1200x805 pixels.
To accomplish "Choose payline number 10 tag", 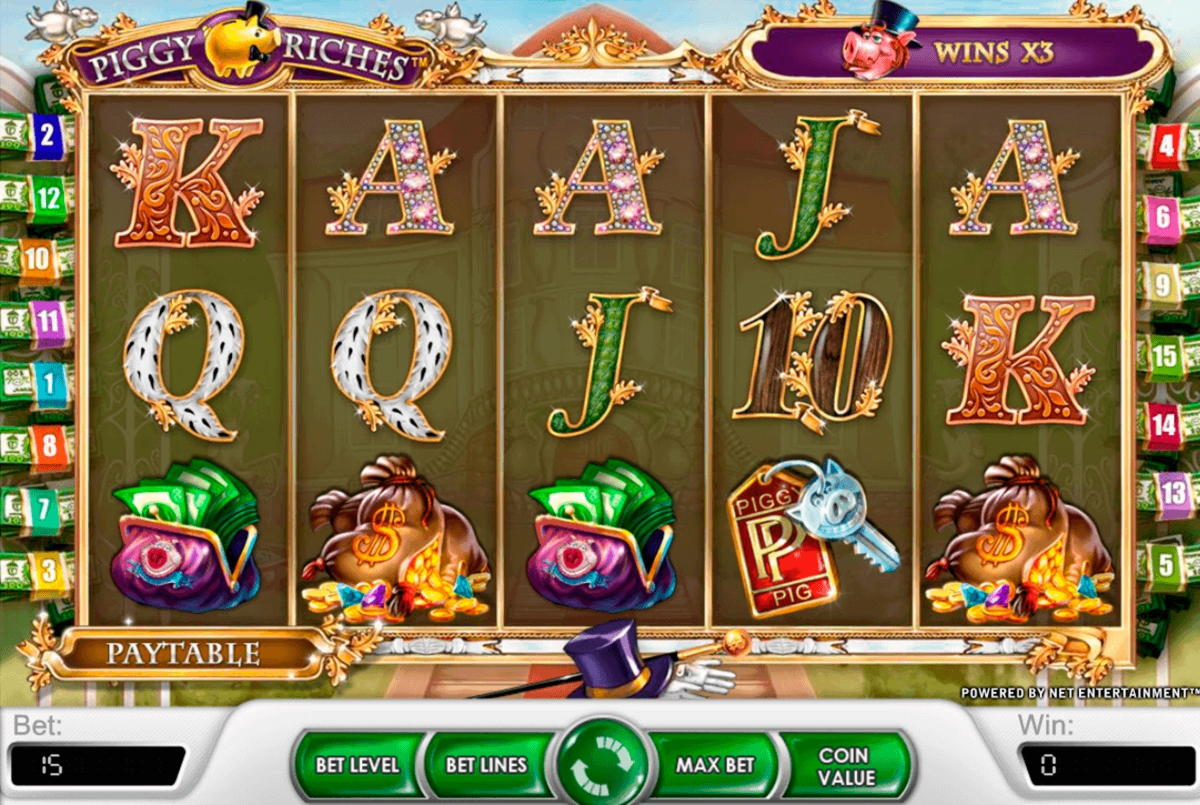I will (x=37, y=260).
